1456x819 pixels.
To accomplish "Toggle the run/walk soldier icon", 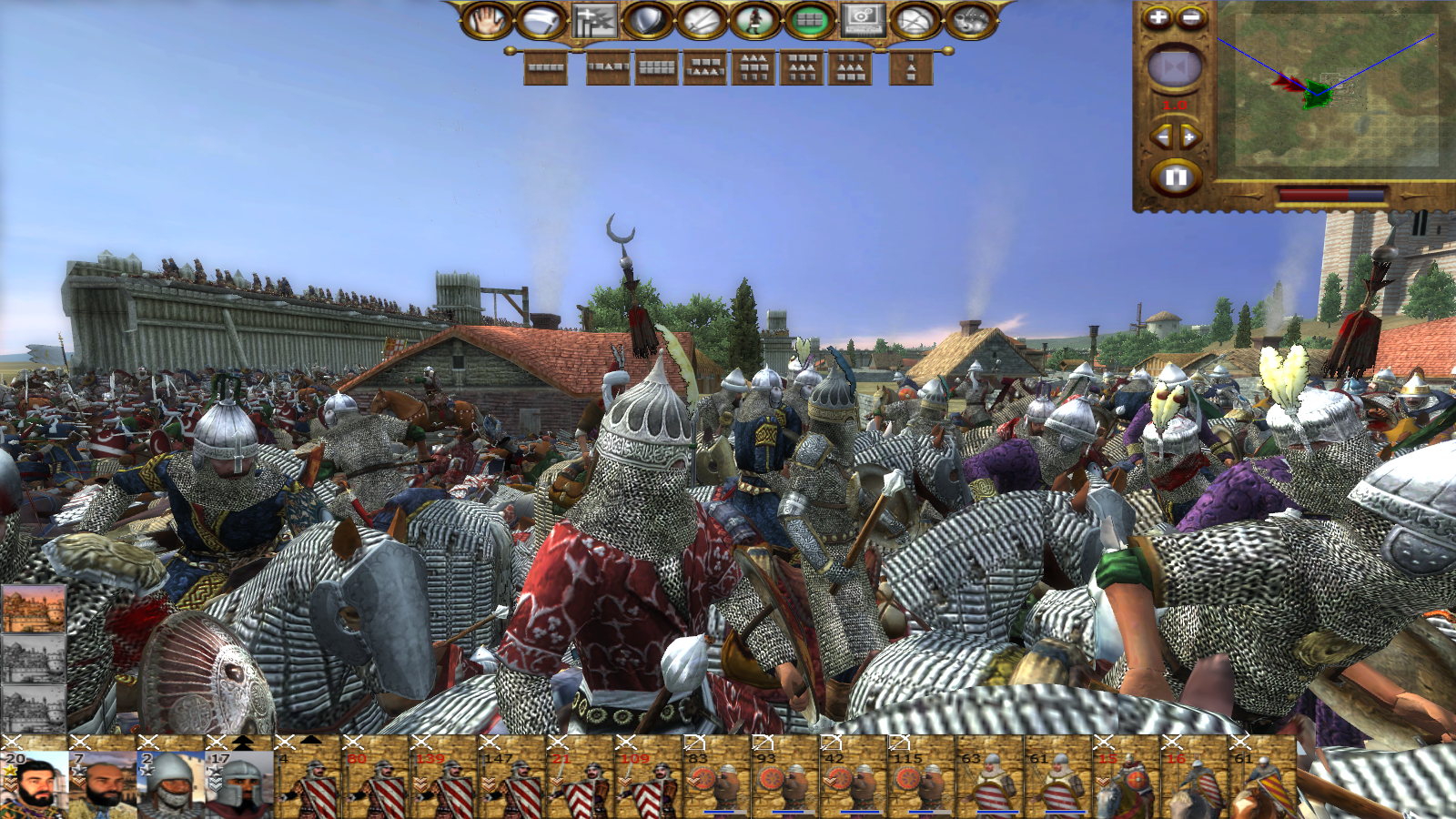I will tap(754, 20).
